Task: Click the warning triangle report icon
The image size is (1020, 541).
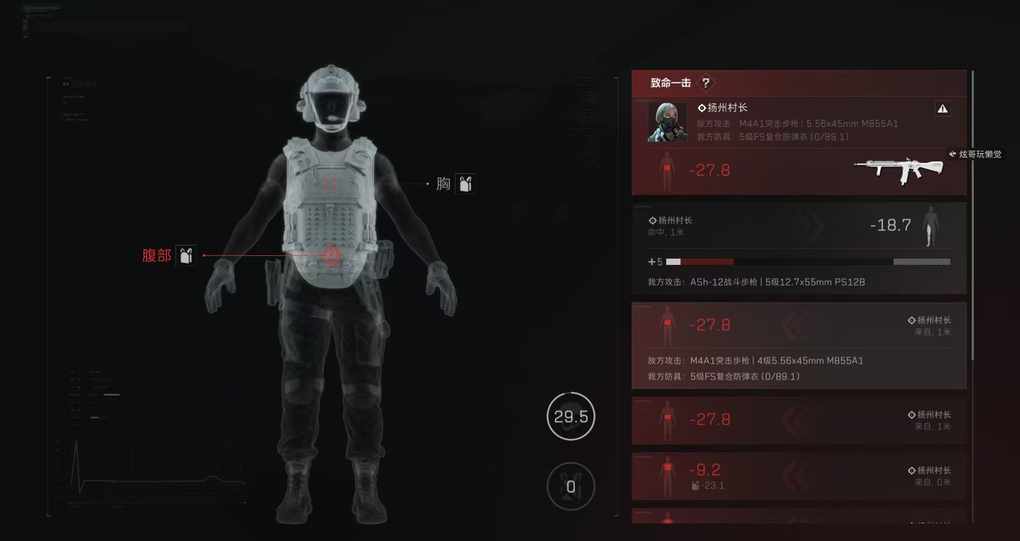Action: 942,108
